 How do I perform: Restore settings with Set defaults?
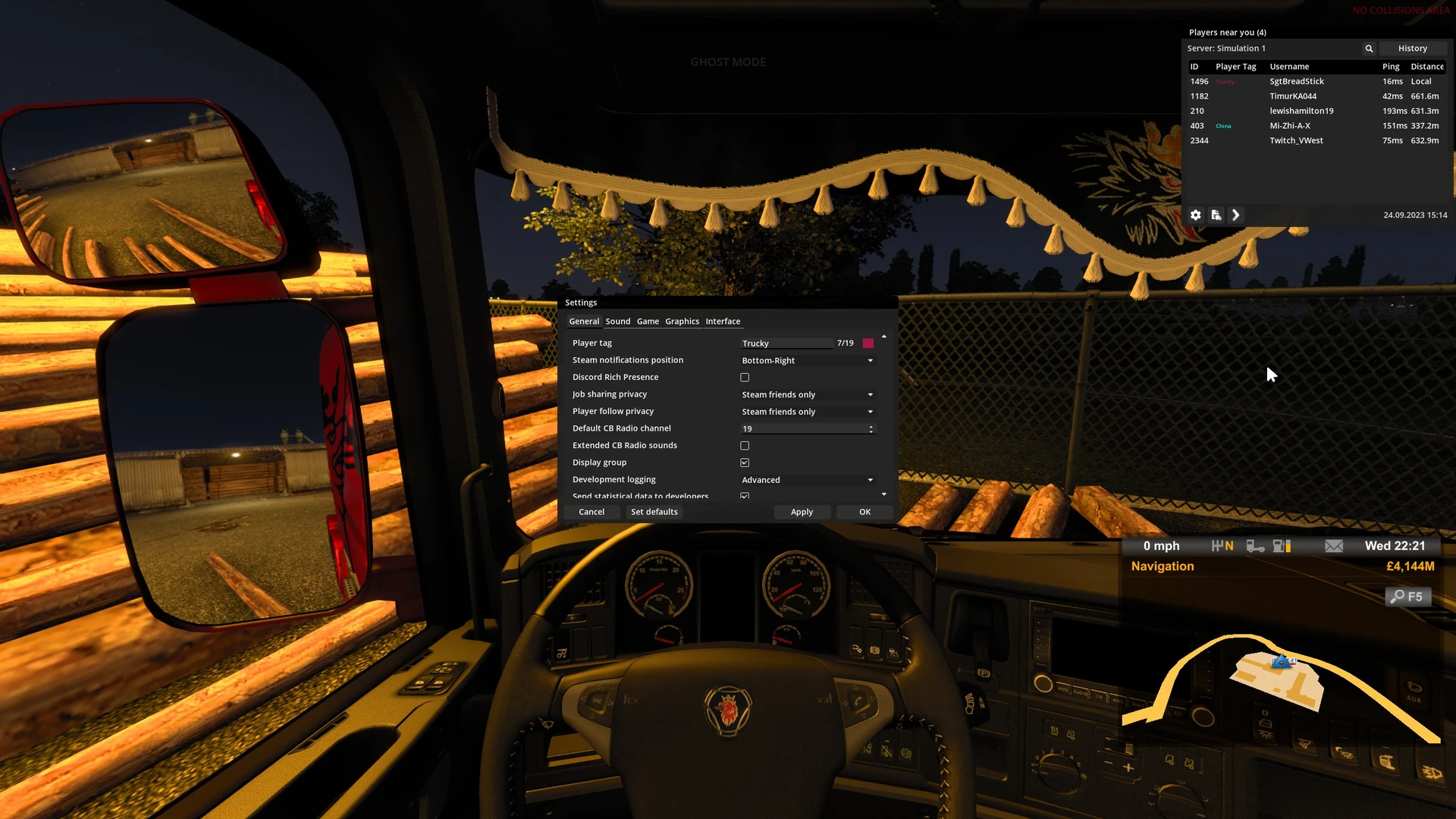654,512
